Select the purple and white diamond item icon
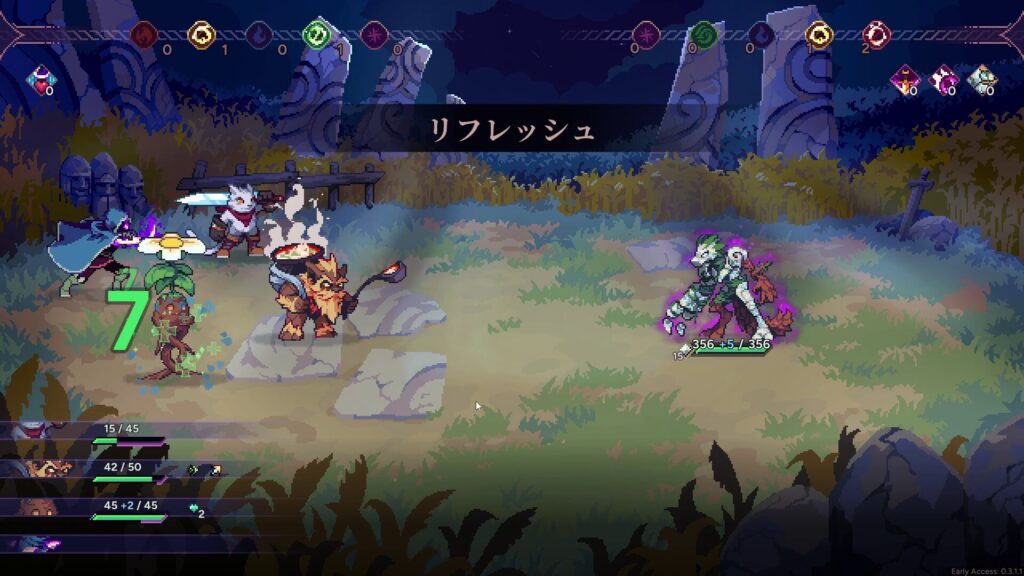 point(943,78)
